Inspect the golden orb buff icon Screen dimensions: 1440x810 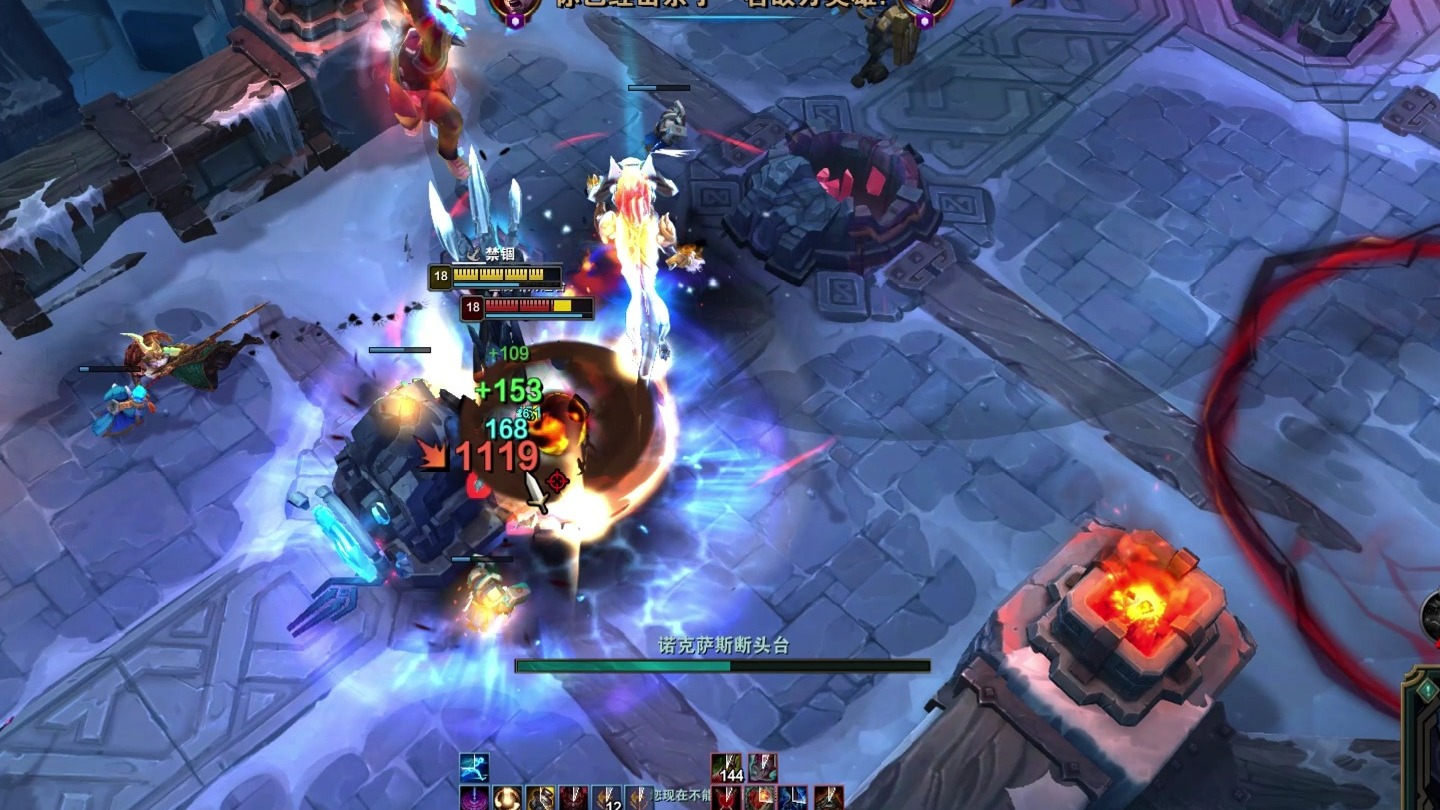(x=507, y=798)
